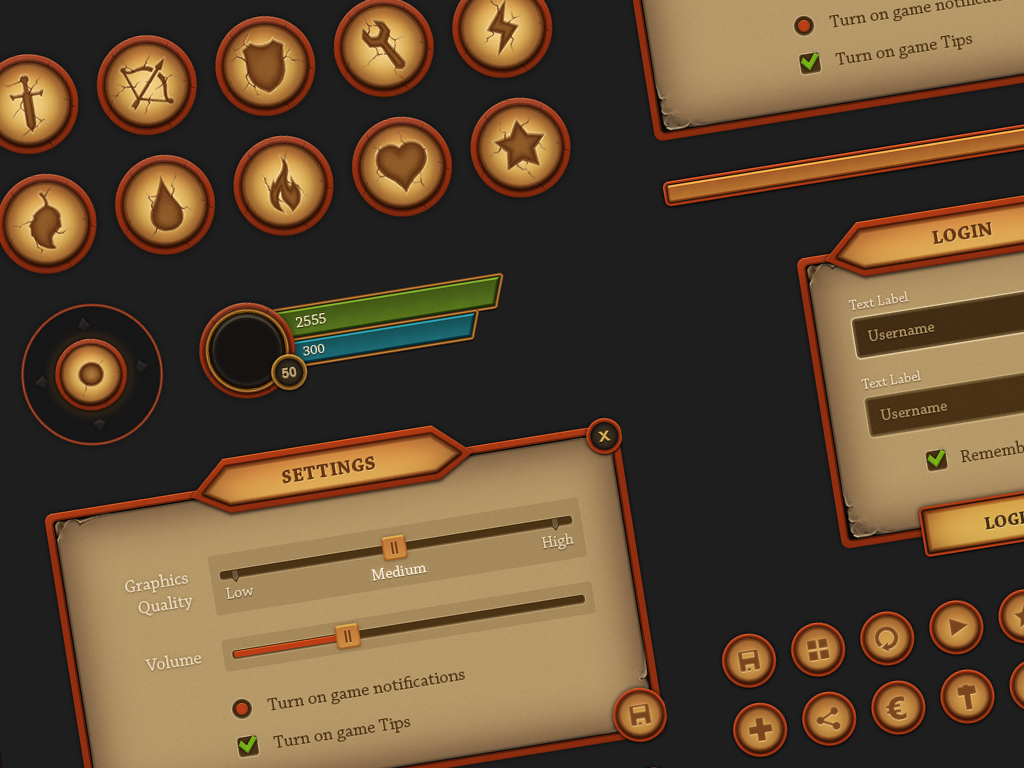This screenshot has height=768, width=1024.
Task: Activate the lightning bolt ability
Action: [x=501, y=28]
